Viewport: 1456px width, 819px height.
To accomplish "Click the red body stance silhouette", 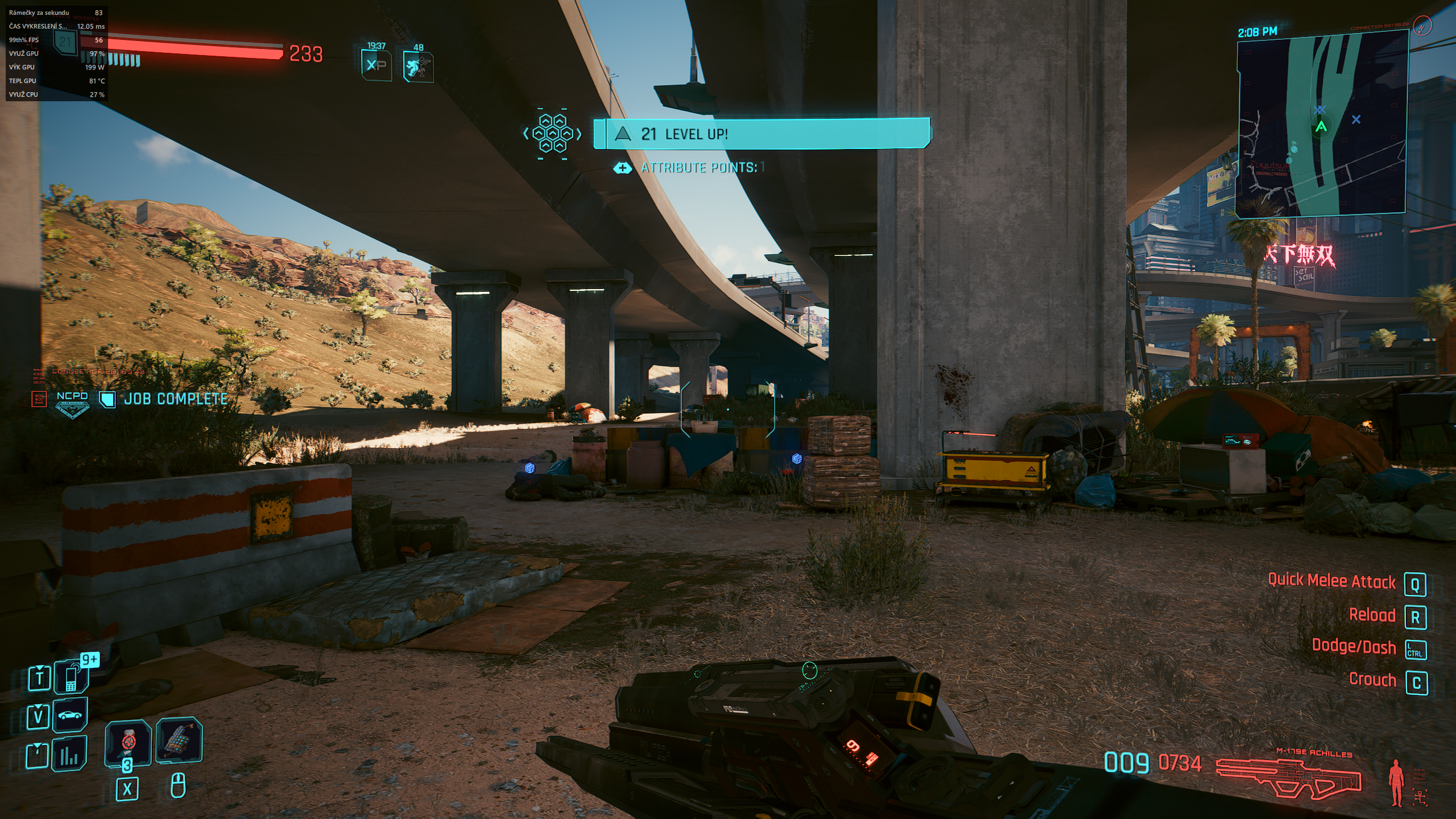I will click(1395, 783).
